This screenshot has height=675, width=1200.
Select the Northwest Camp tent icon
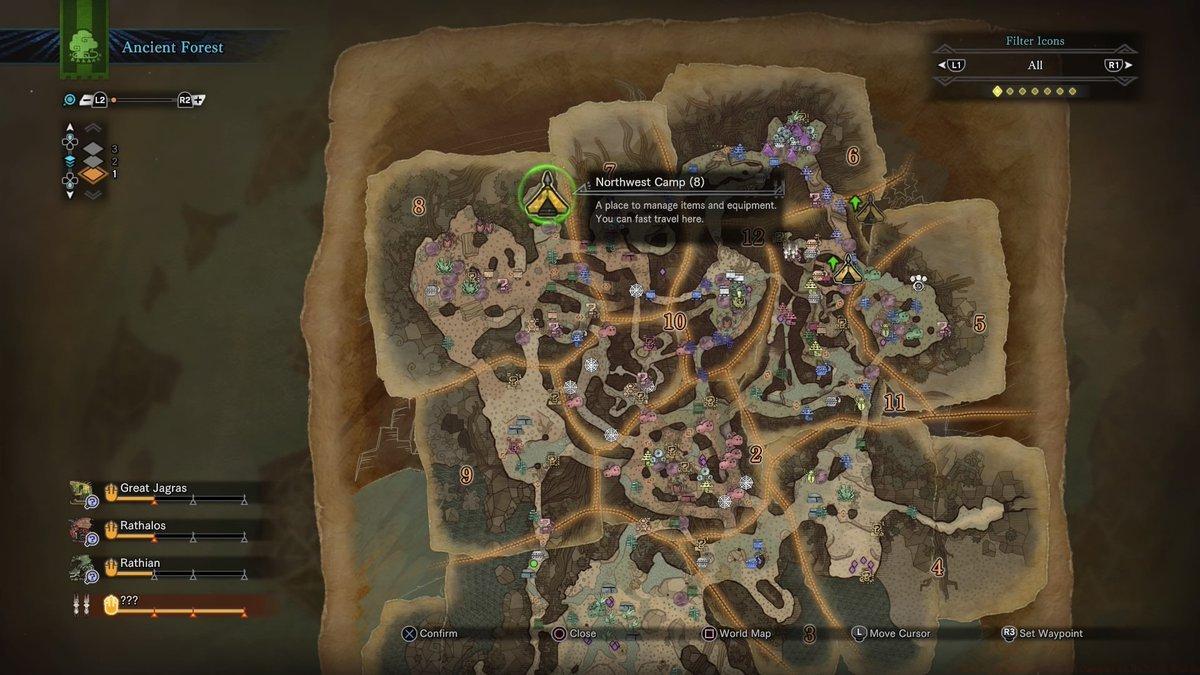pos(547,195)
